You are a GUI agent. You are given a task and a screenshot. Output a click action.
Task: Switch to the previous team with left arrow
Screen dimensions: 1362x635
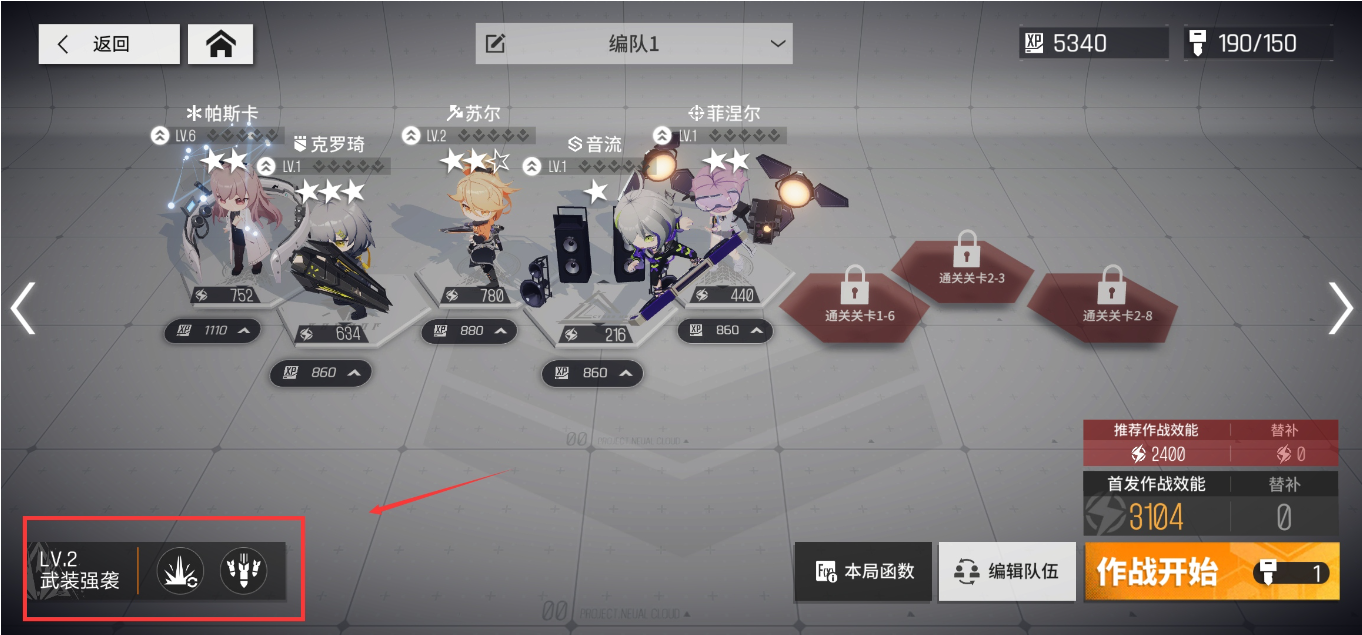22,307
